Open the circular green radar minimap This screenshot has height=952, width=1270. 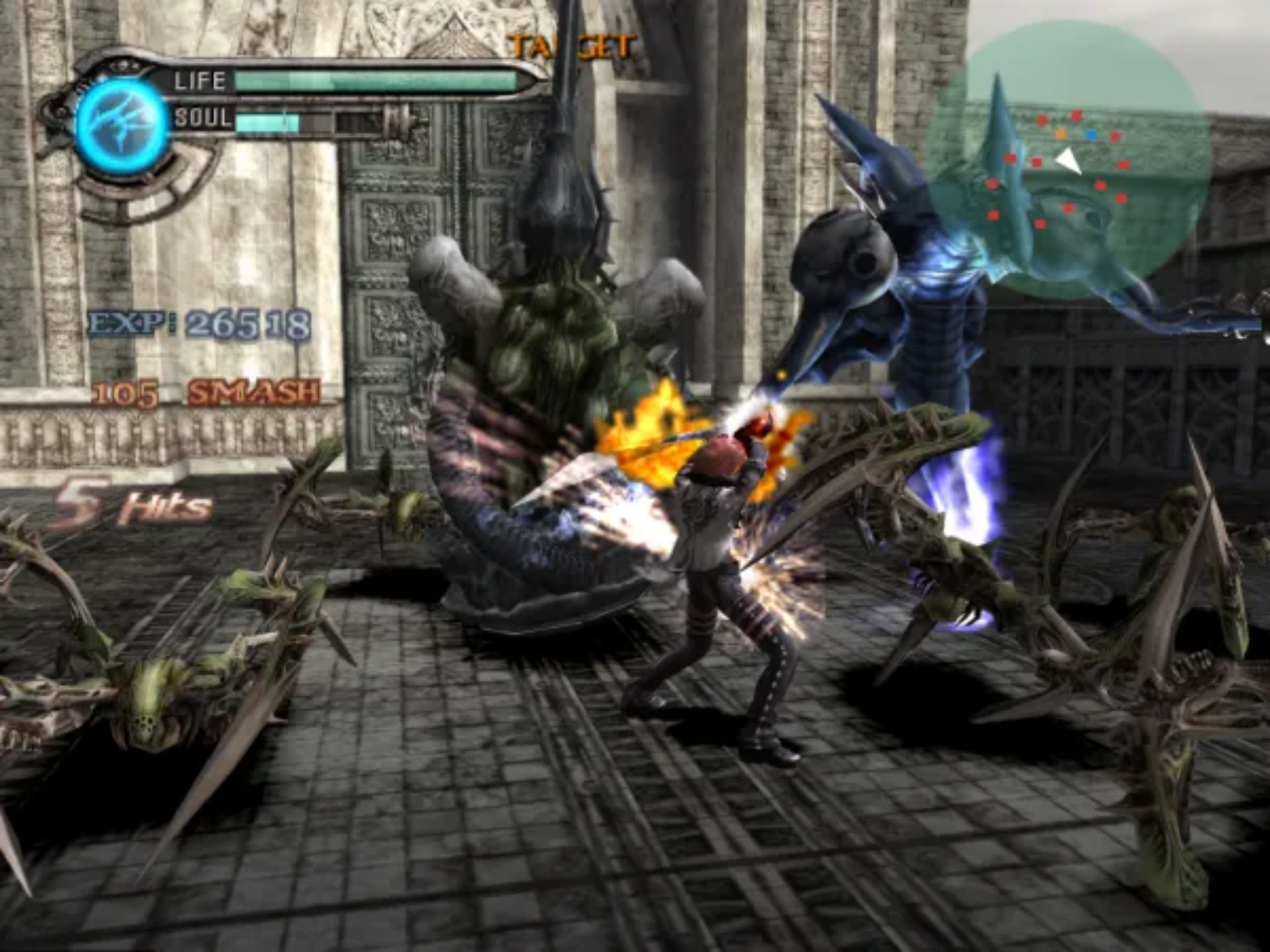[x=1067, y=159]
